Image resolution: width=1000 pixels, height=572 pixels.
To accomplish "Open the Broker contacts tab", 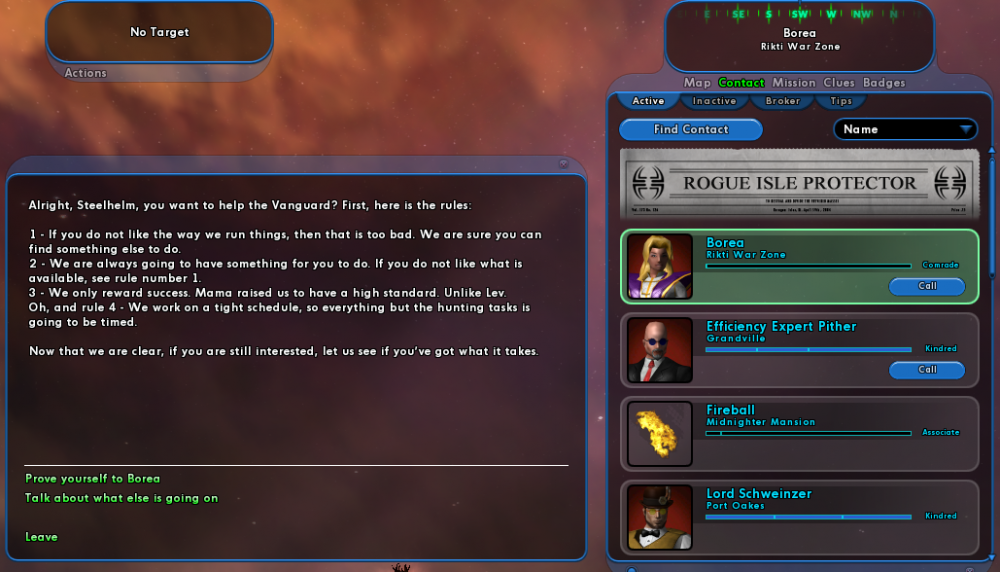I will tap(783, 101).
